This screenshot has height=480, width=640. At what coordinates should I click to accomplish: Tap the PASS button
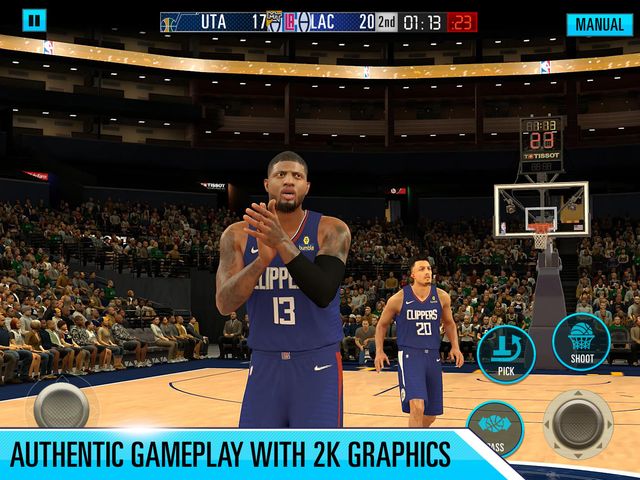coord(495,424)
